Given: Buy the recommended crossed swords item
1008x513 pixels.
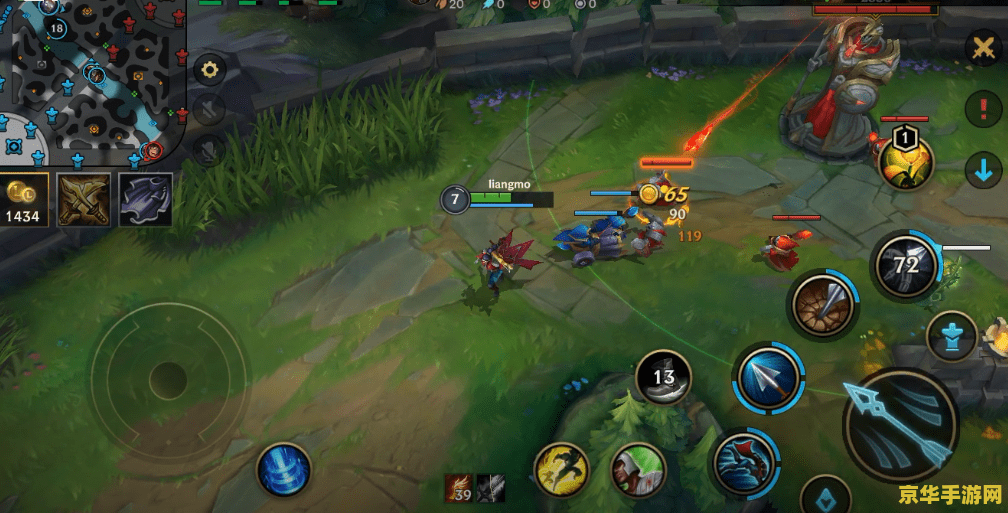Looking at the screenshot, I should pos(84,199).
